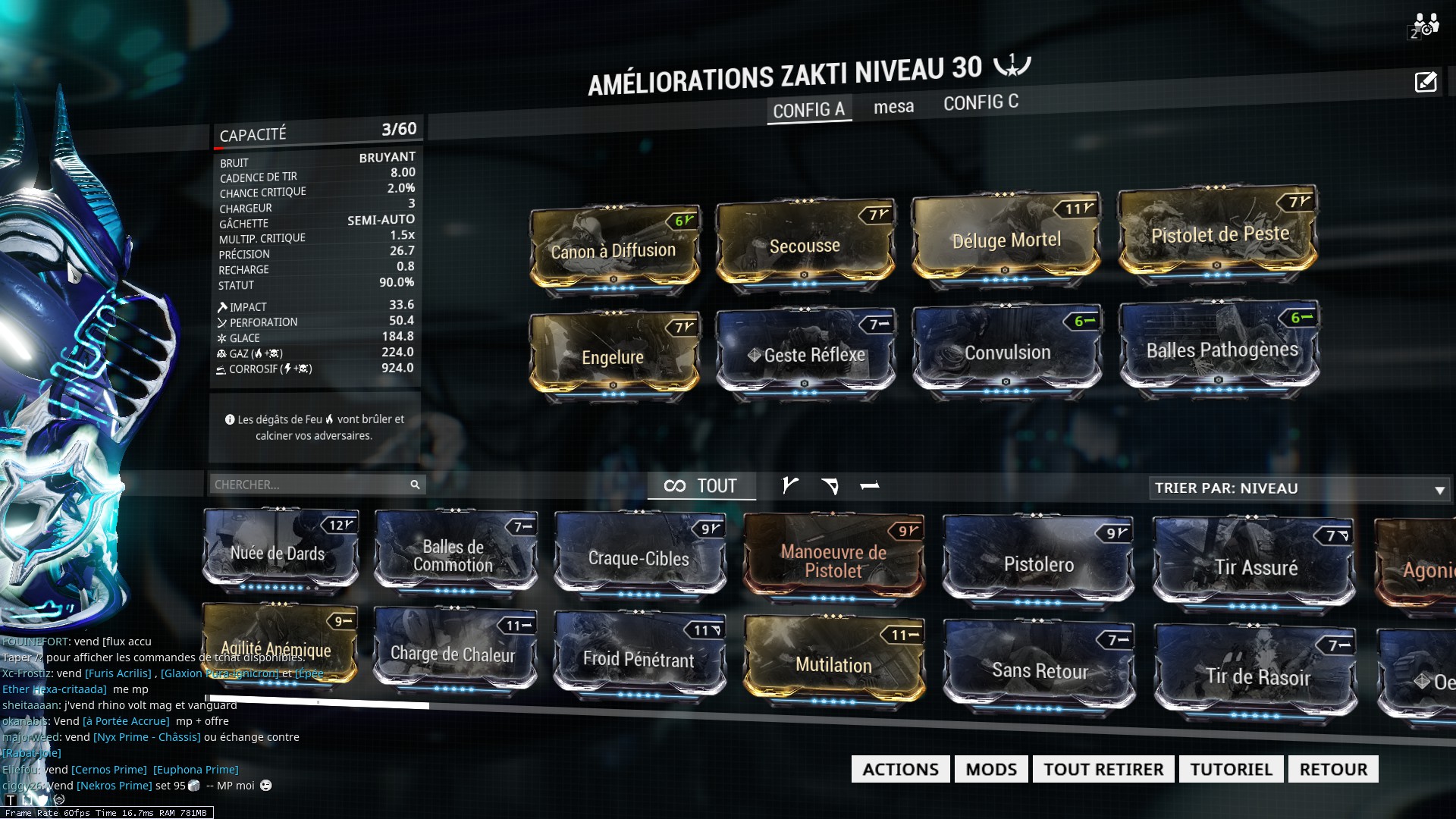Image resolution: width=1456 pixels, height=819 pixels.
Task: Select the Tir de Rasoir mod card
Action: pyautogui.click(x=1257, y=675)
